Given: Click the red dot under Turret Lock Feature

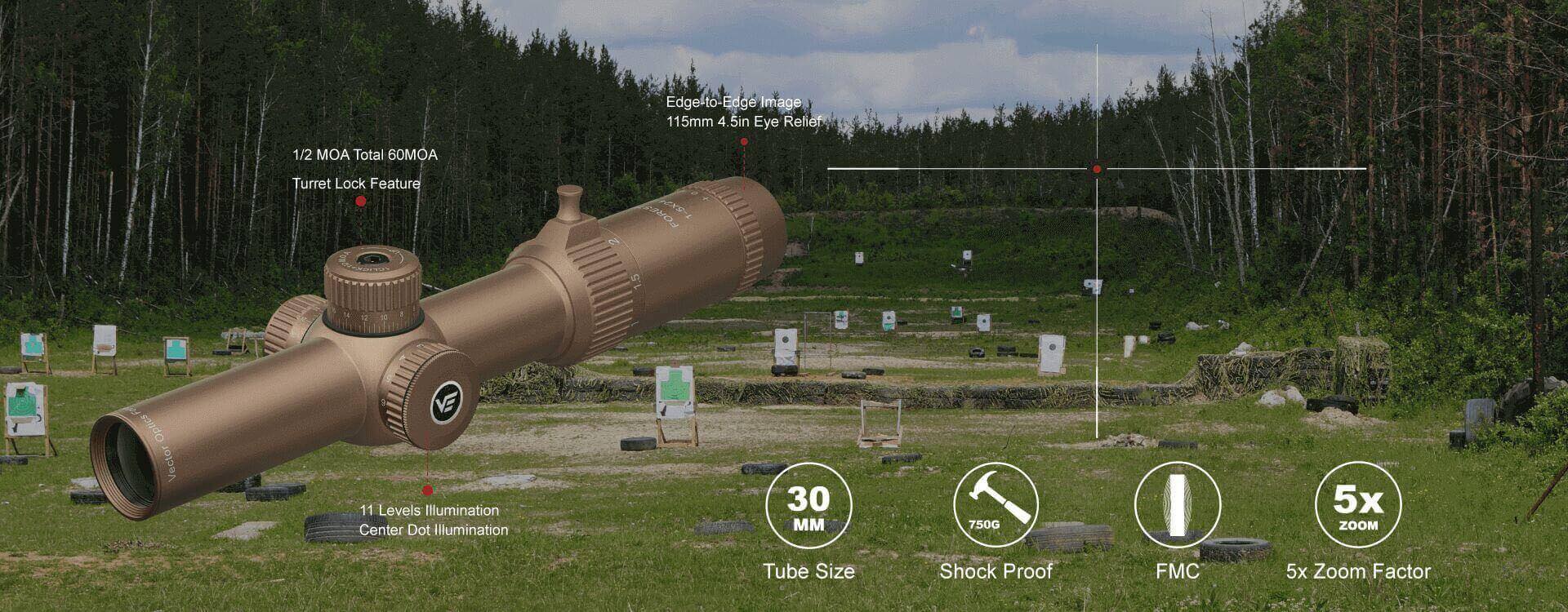Looking at the screenshot, I should [x=361, y=202].
